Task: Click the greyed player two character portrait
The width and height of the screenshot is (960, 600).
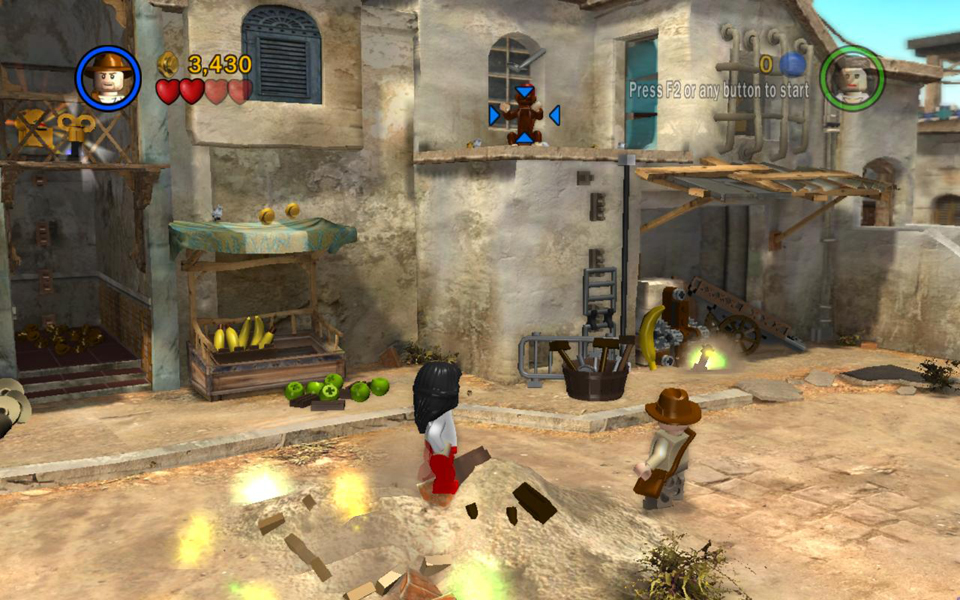Action: [852, 77]
